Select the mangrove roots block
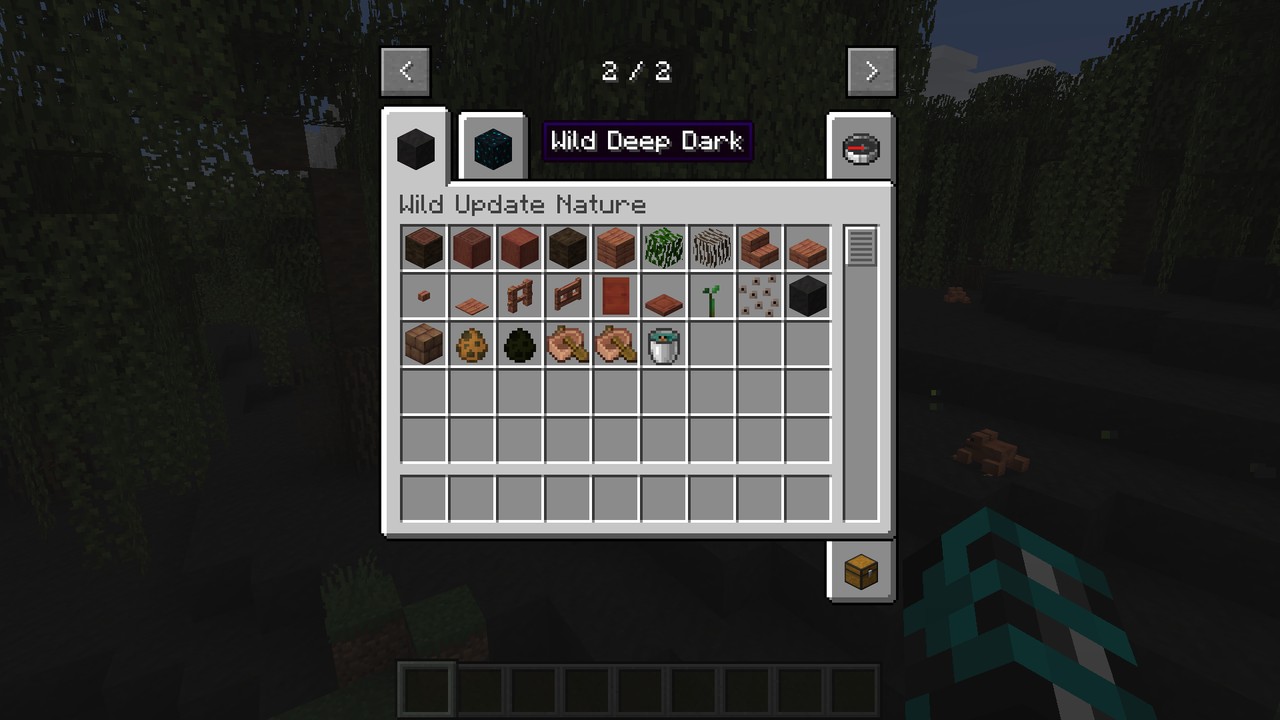The height and width of the screenshot is (720, 1280). click(712, 248)
